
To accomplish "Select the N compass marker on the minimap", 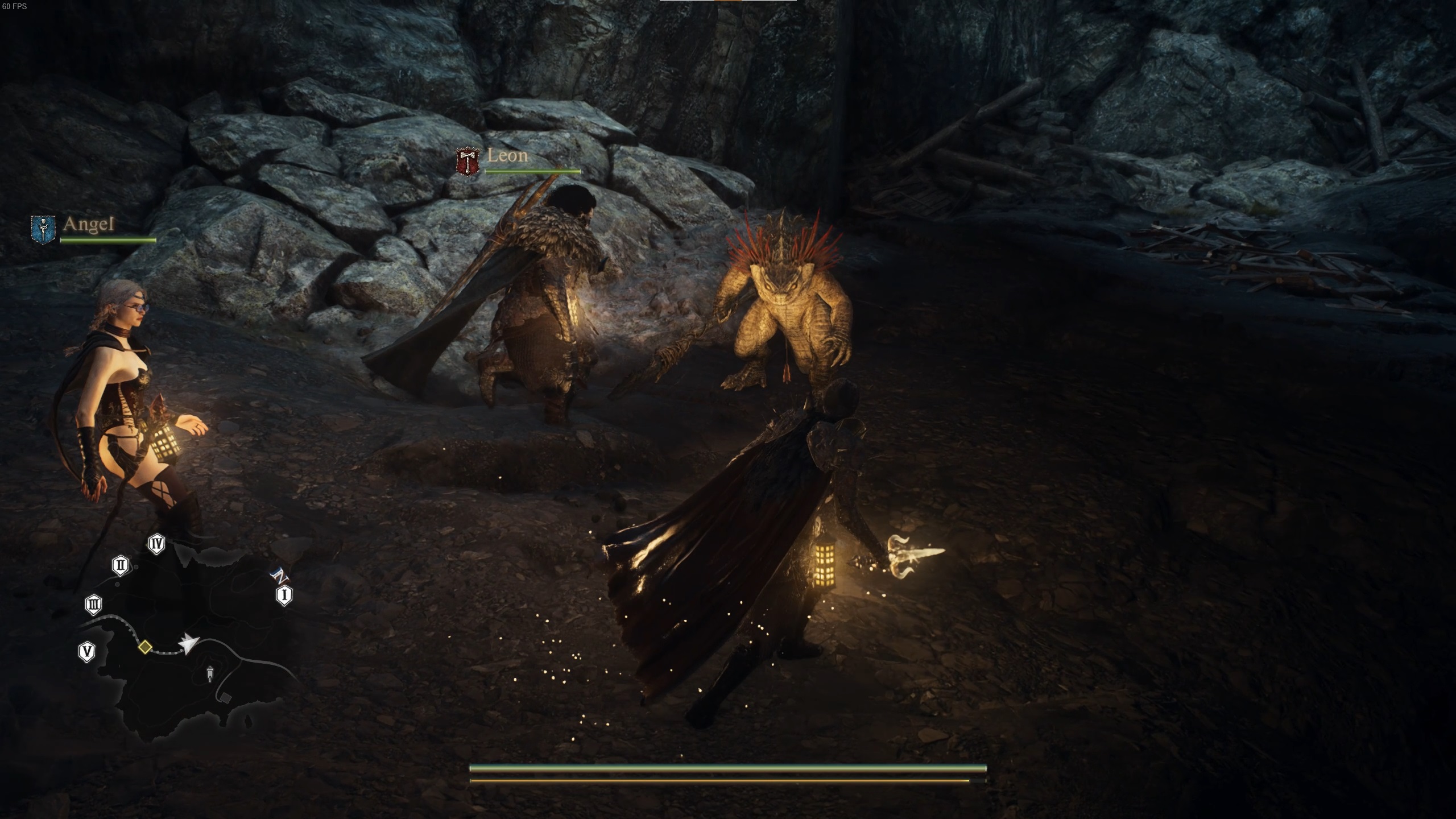I will click(x=280, y=576).
